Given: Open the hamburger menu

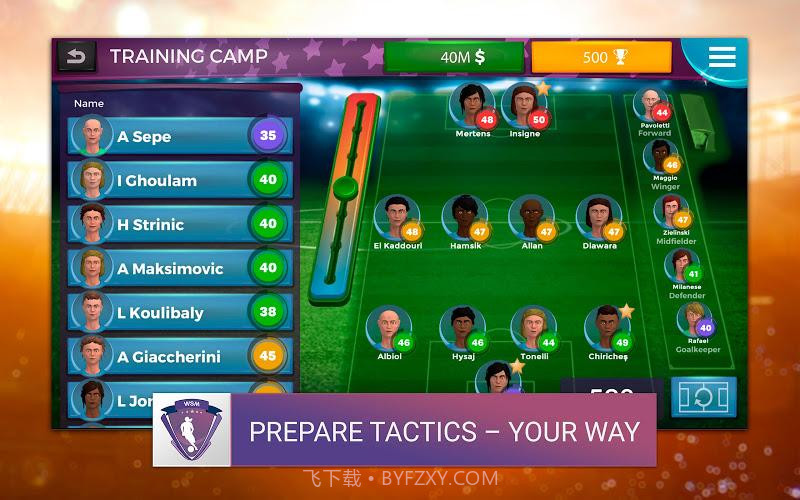Looking at the screenshot, I should (x=721, y=57).
